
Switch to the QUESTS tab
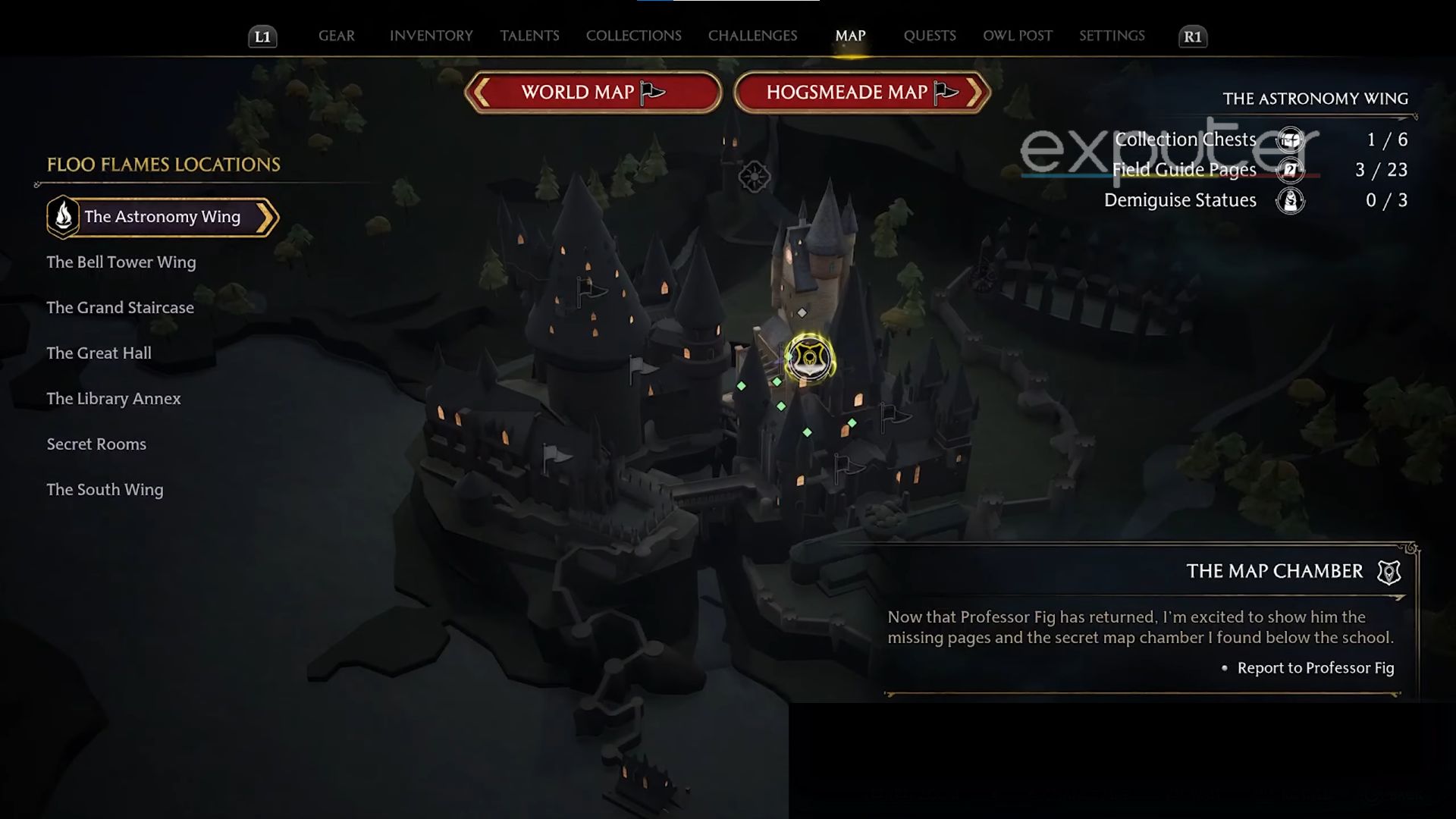point(930,35)
